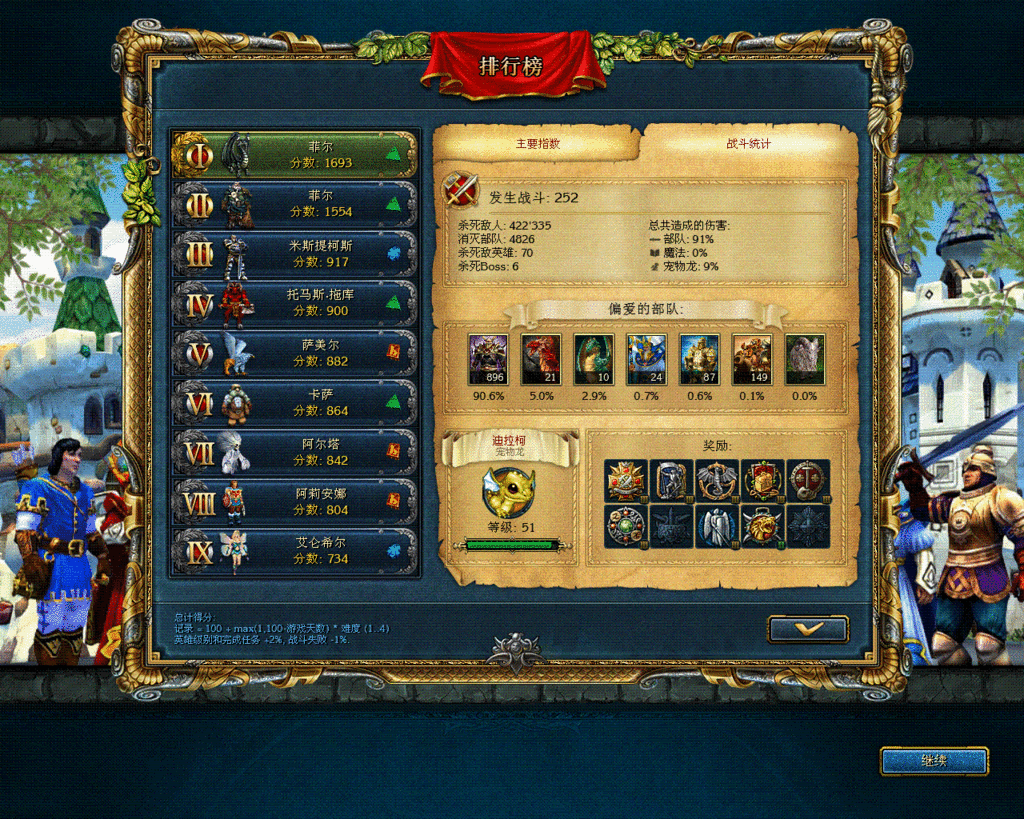This screenshot has width=1024, height=819.
Task: Select the favorite troop with 896 units
Action: click(488, 360)
